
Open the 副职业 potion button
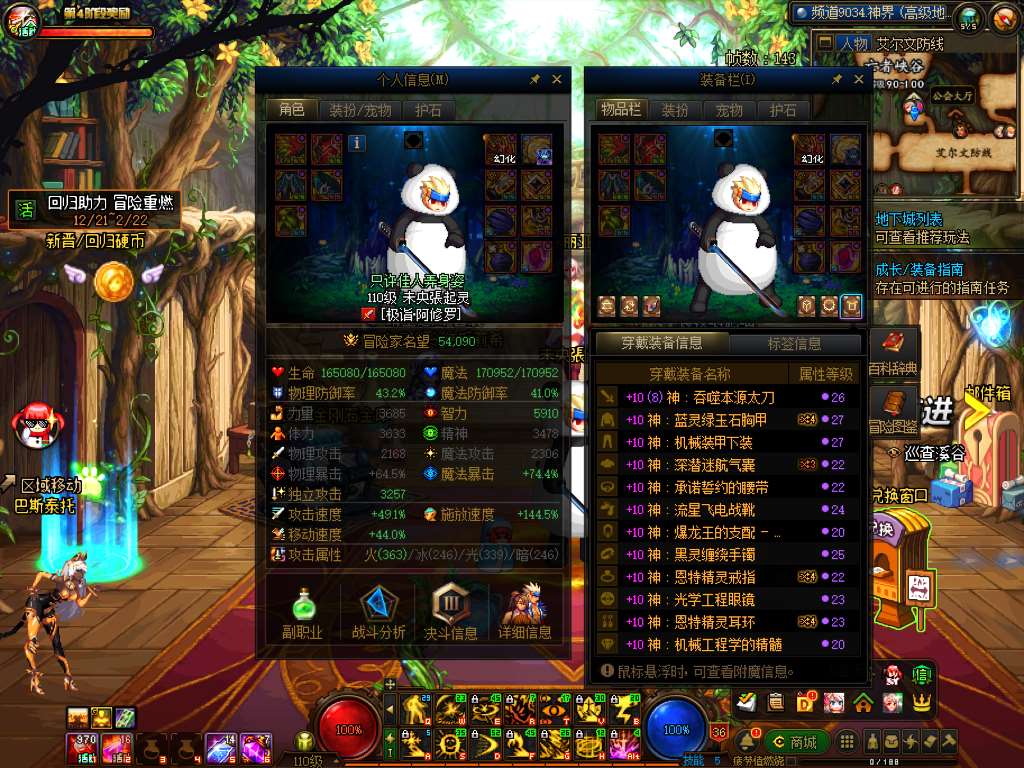pyautogui.click(x=301, y=611)
